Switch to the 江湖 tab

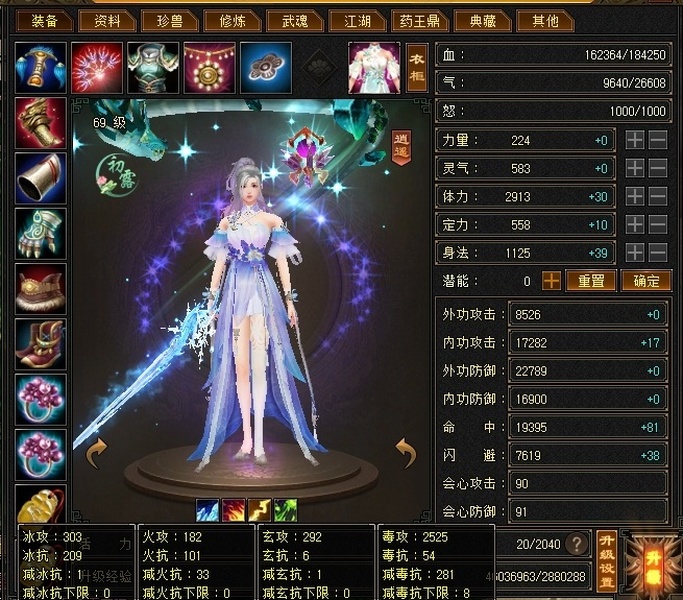[x=359, y=20]
